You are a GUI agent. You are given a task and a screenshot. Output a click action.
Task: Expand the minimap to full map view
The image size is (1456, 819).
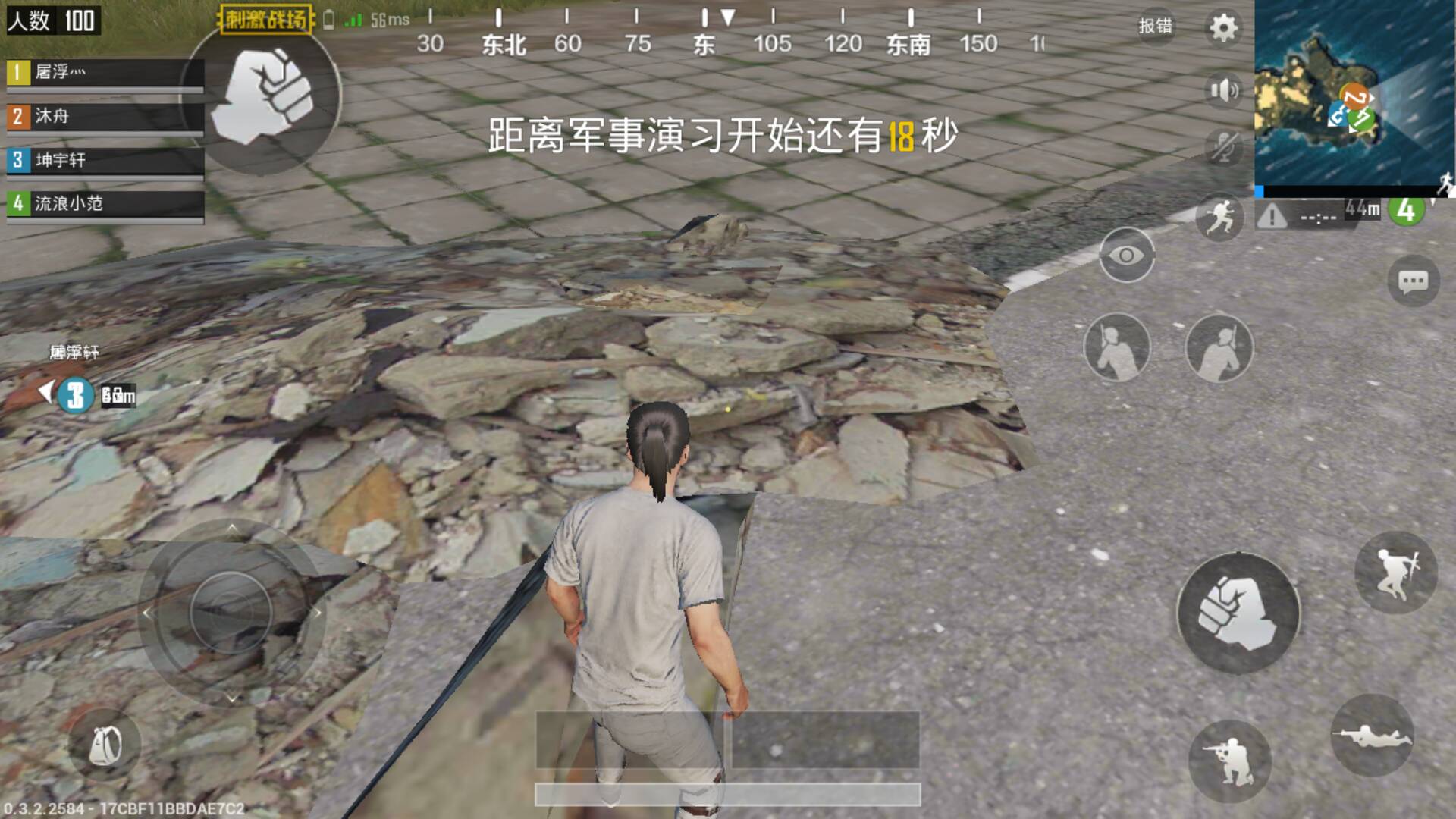[x=1357, y=91]
